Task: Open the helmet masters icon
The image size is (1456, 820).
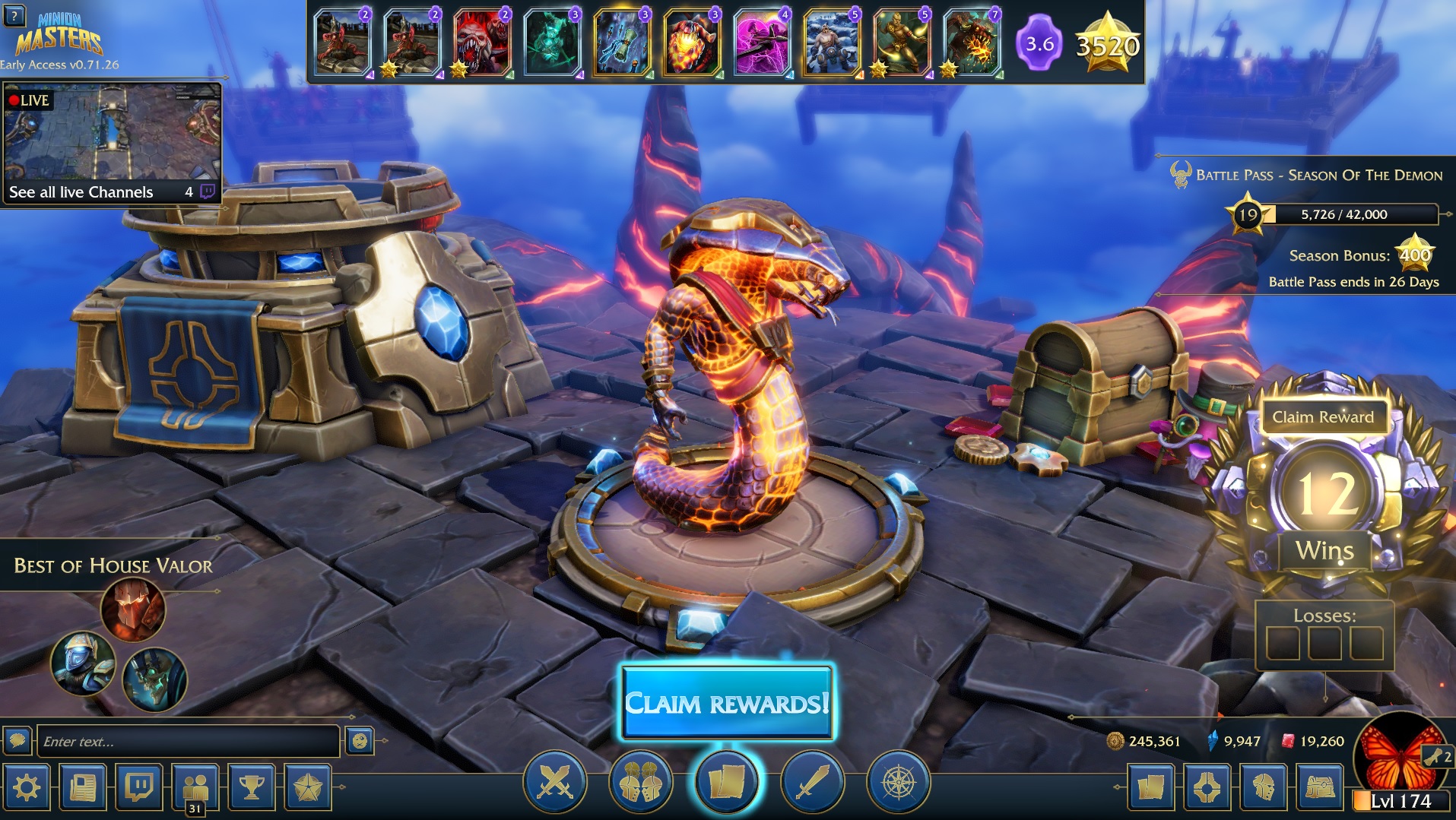Action: click(x=1264, y=787)
